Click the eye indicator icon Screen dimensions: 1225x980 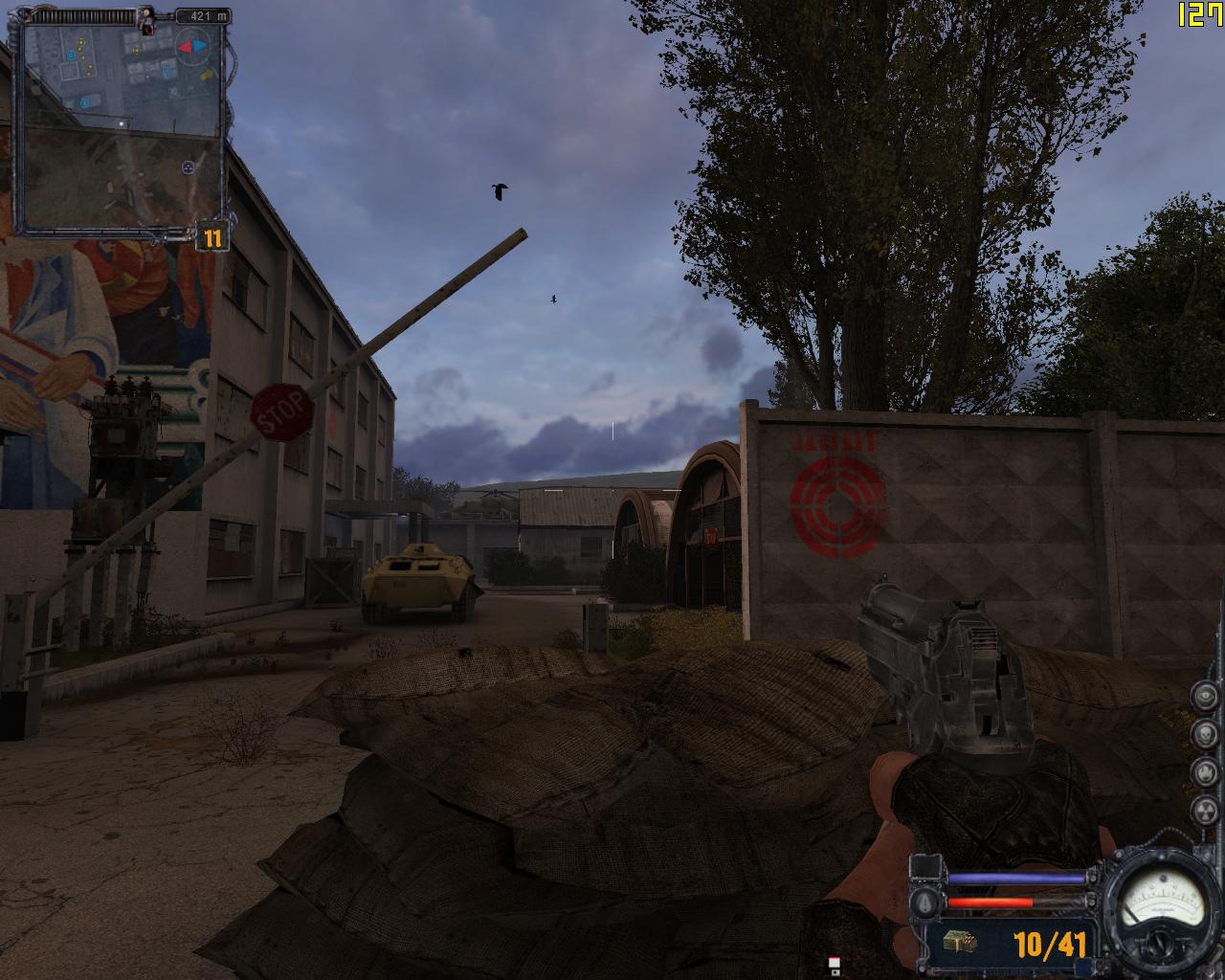click(1205, 697)
